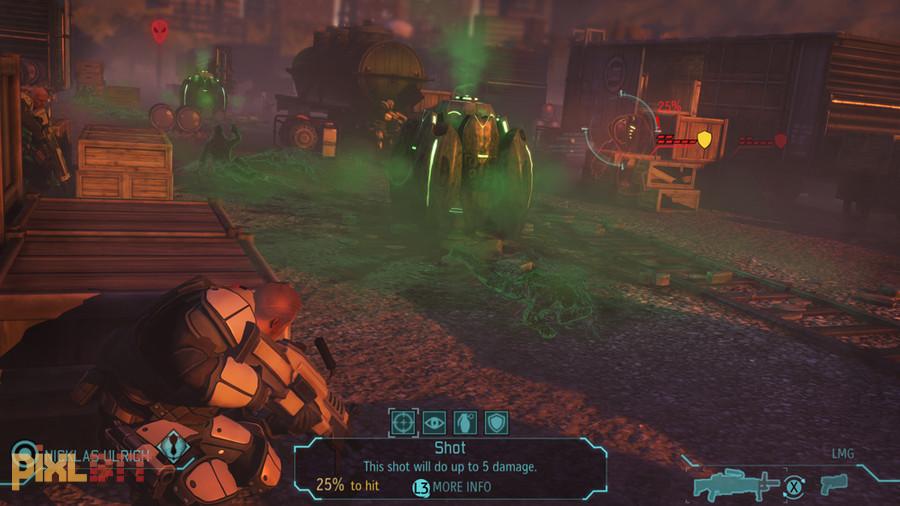Select the crosshair Shot ability
The width and height of the screenshot is (900, 506).
[x=403, y=422]
